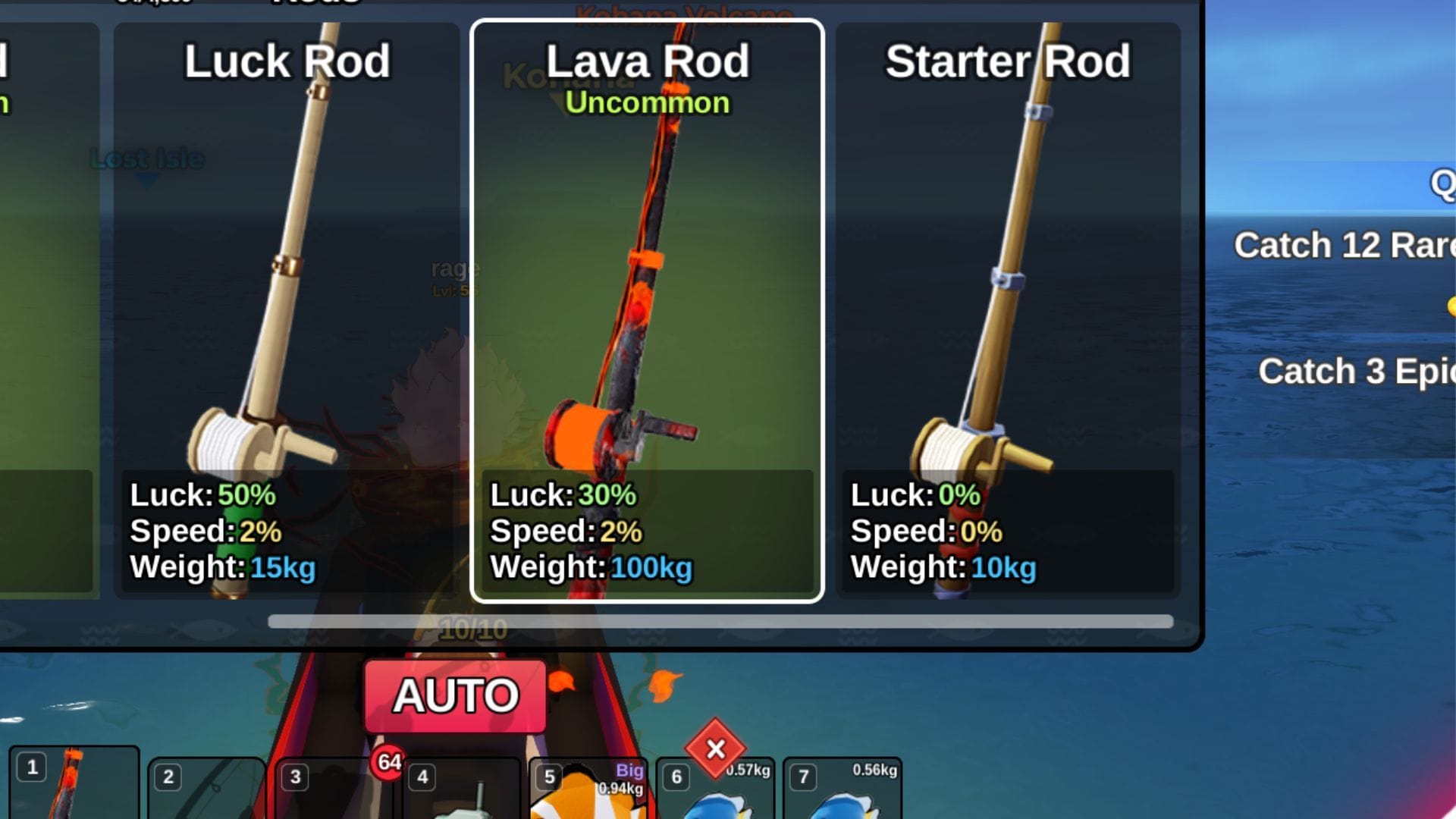Unequip the selected Lava Rod
The width and height of the screenshot is (1456, 819).
646,303
